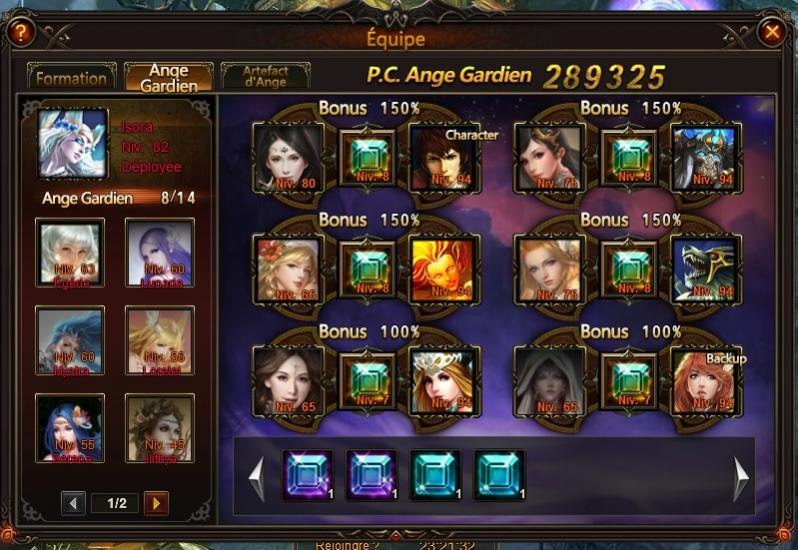Image resolution: width=798 pixels, height=550 pixels.
Task: Select the hero labeled Character
Action: 445,157
